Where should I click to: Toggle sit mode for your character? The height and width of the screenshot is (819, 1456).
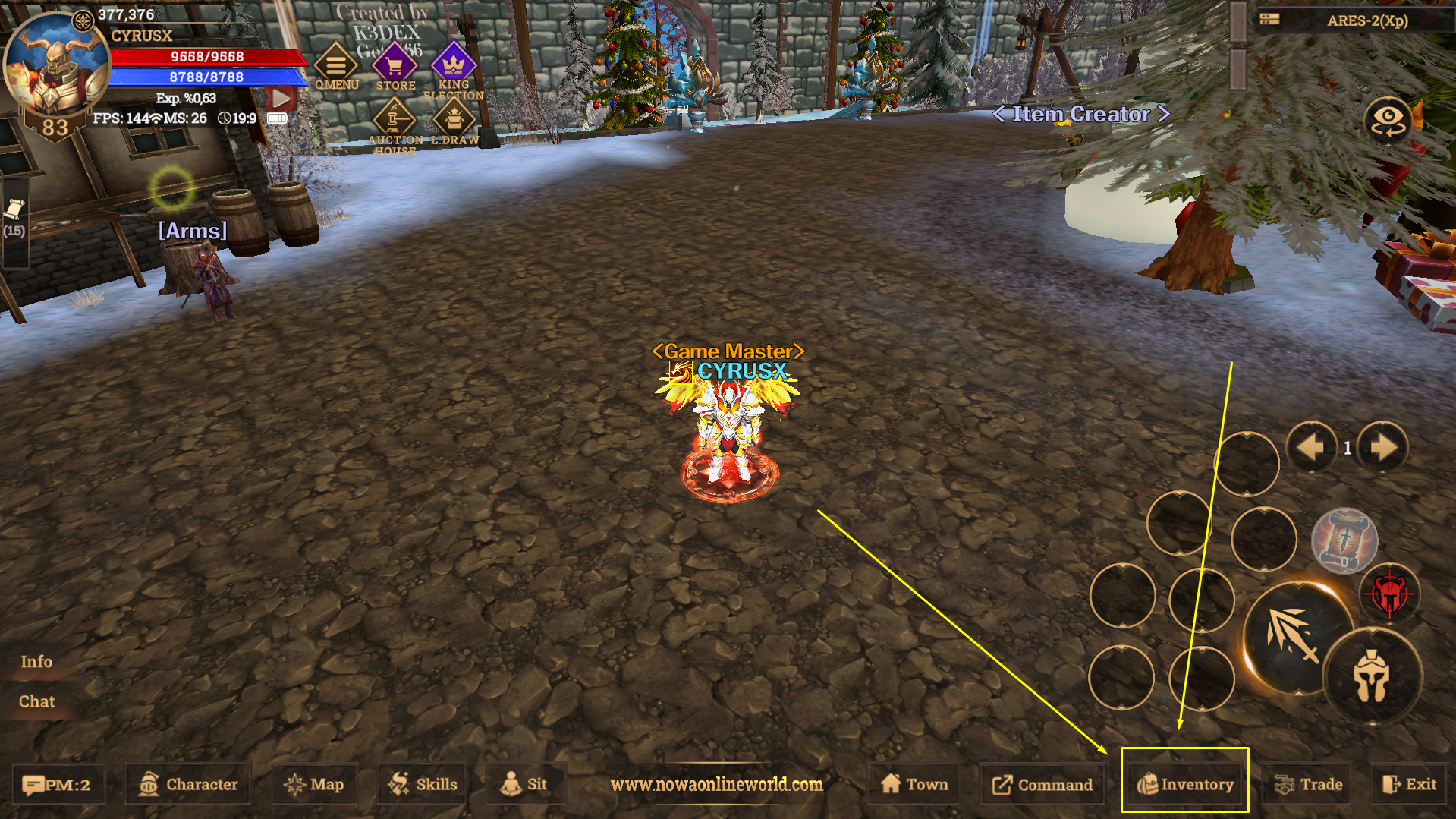click(527, 784)
